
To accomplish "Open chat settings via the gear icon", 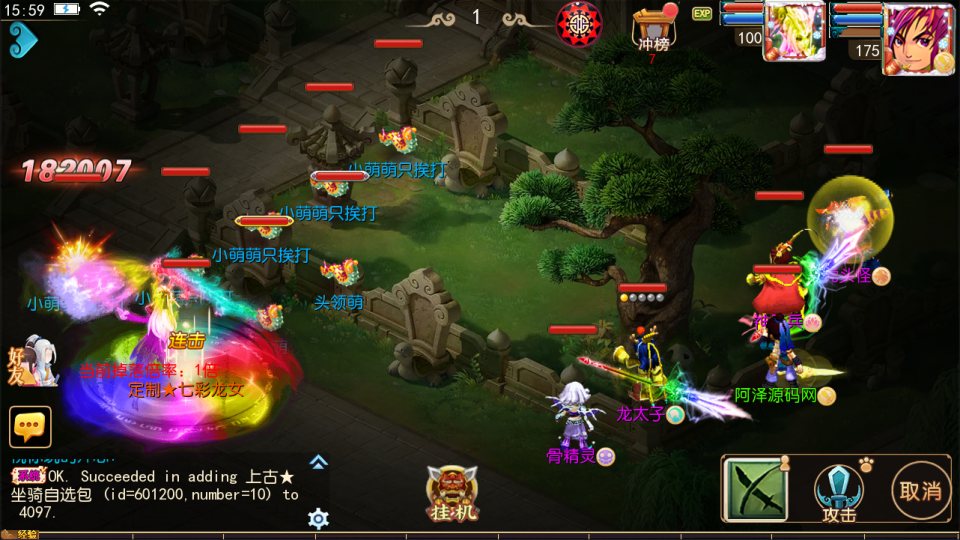I will tap(318, 518).
